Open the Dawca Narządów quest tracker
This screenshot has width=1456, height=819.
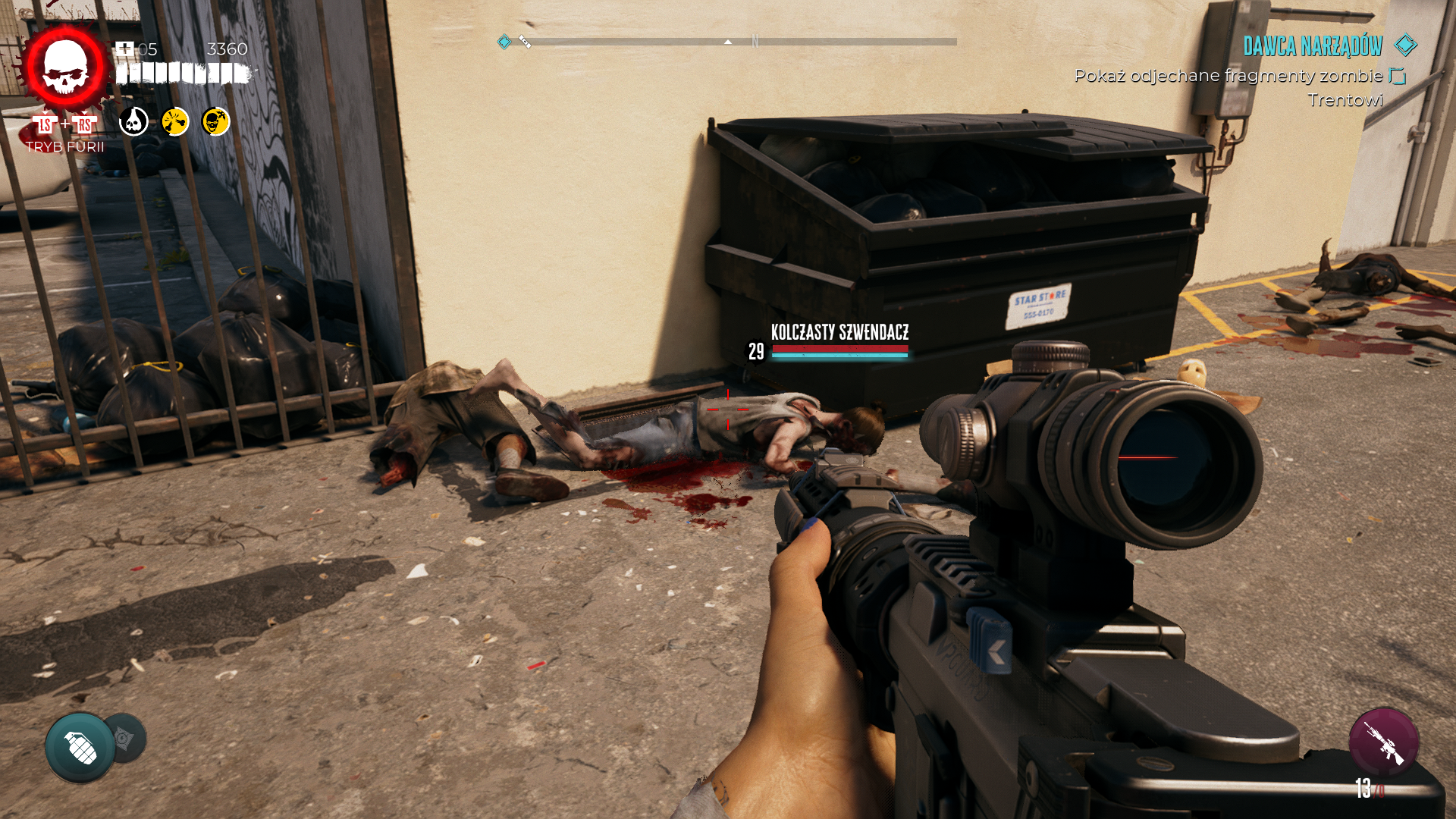point(1313,47)
